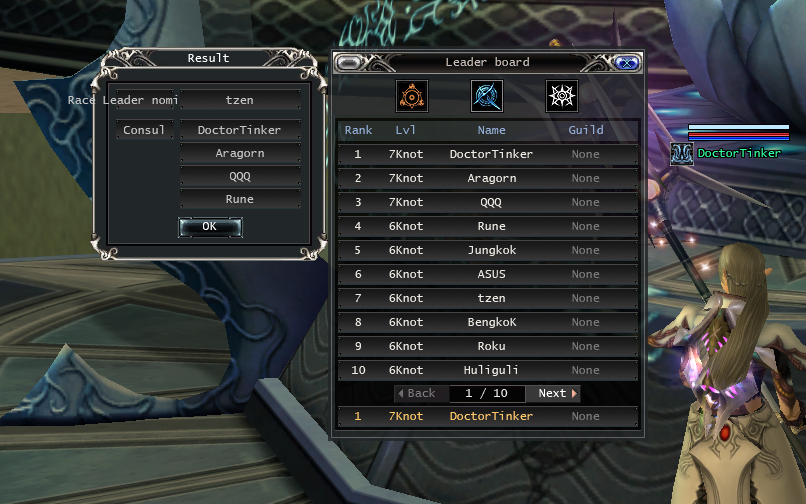Click the DoctorTinker target nameplate icon
The width and height of the screenshot is (806, 504).
click(x=682, y=153)
